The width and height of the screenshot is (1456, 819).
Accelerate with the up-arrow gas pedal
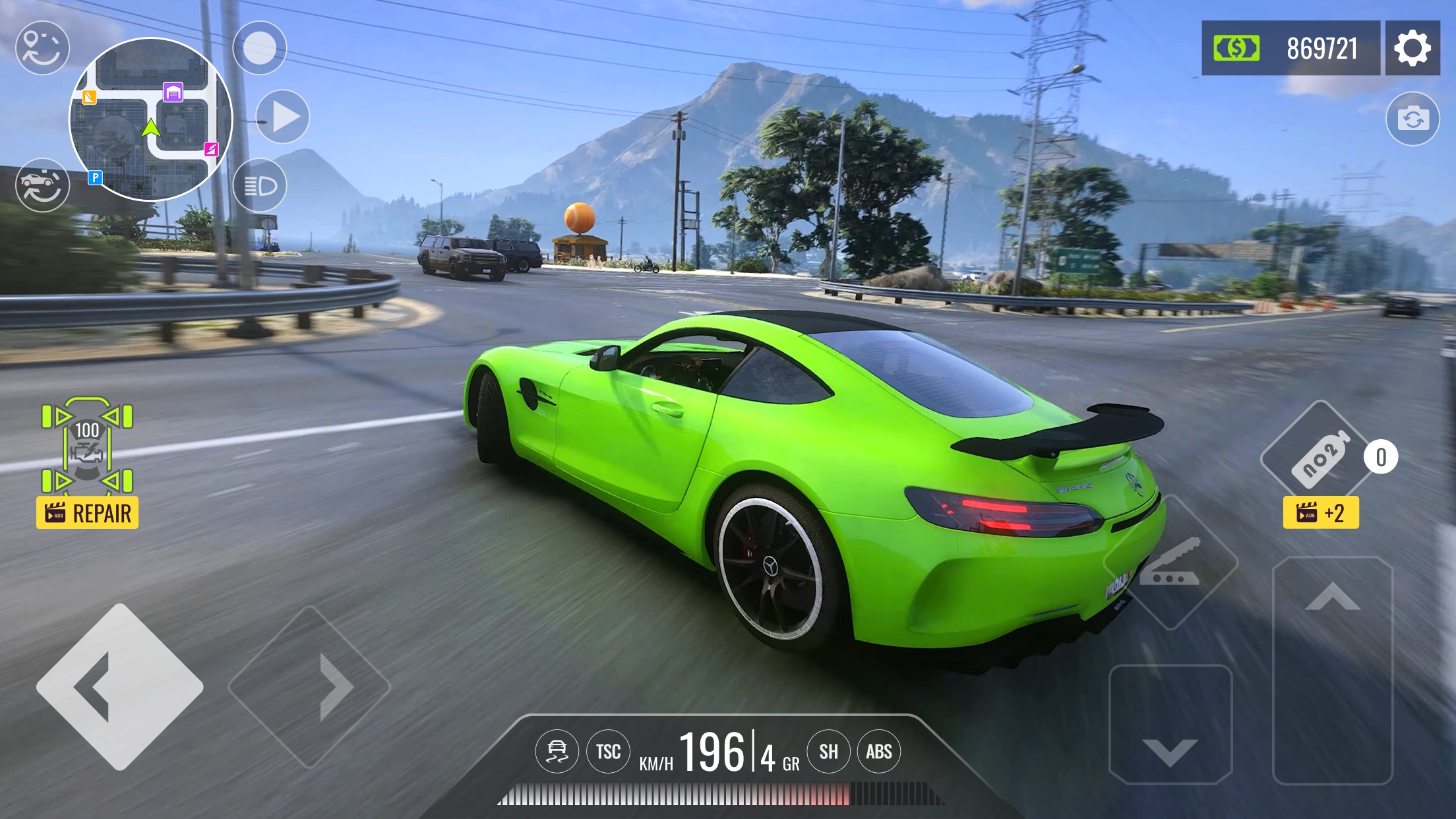(1332, 670)
